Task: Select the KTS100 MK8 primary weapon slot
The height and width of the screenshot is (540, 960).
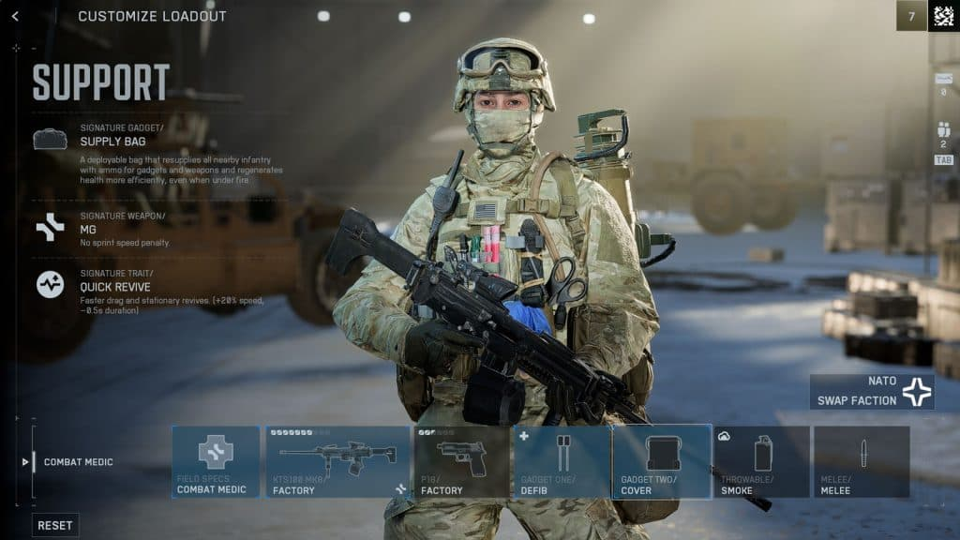Action: [x=337, y=462]
